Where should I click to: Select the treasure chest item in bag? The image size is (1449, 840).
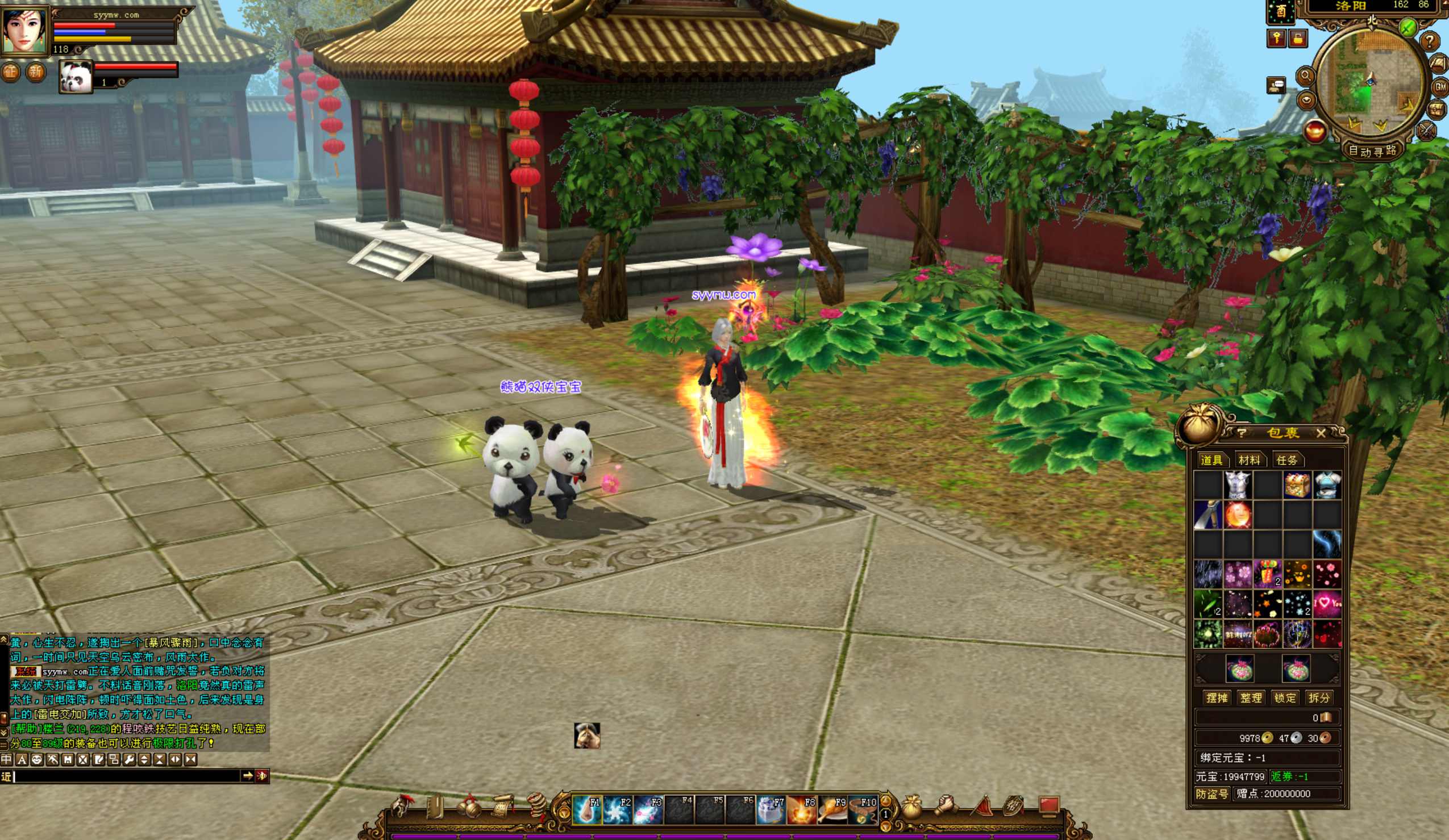pos(1297,486)
